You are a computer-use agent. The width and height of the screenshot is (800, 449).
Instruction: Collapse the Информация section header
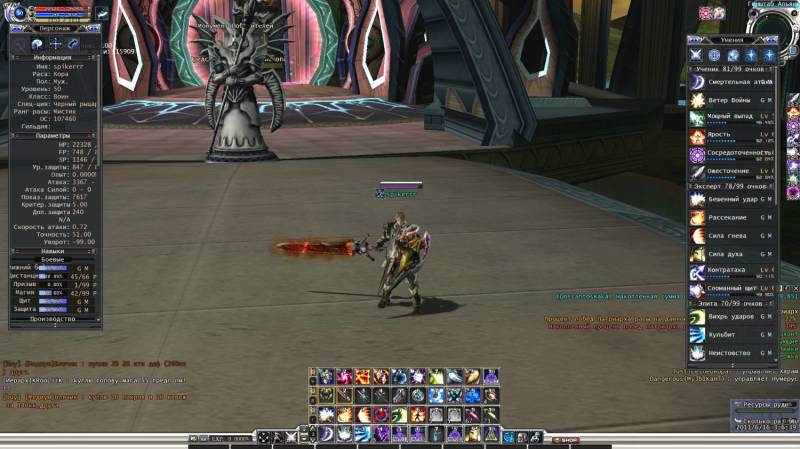(52, 58)
